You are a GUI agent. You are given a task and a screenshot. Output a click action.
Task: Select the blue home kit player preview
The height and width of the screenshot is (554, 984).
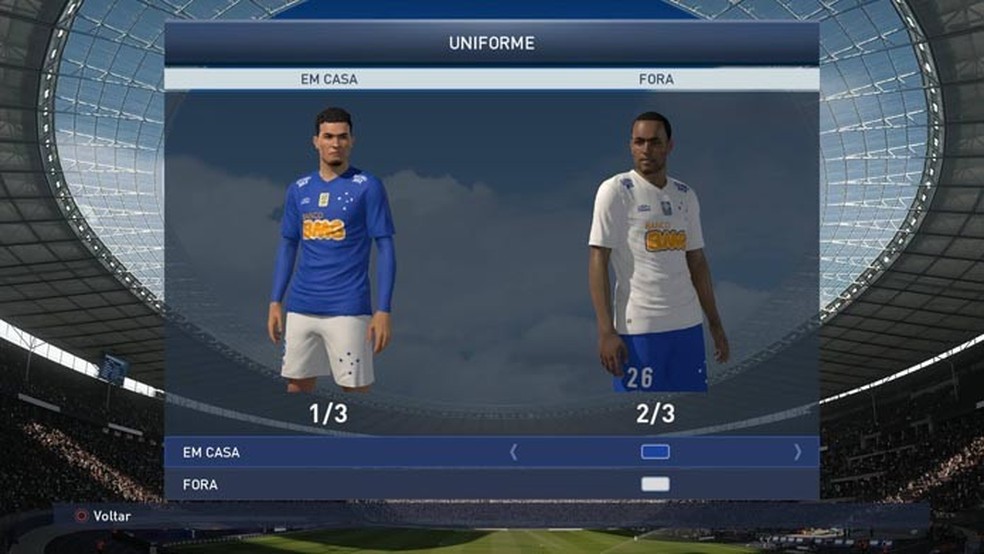[330, 250]
